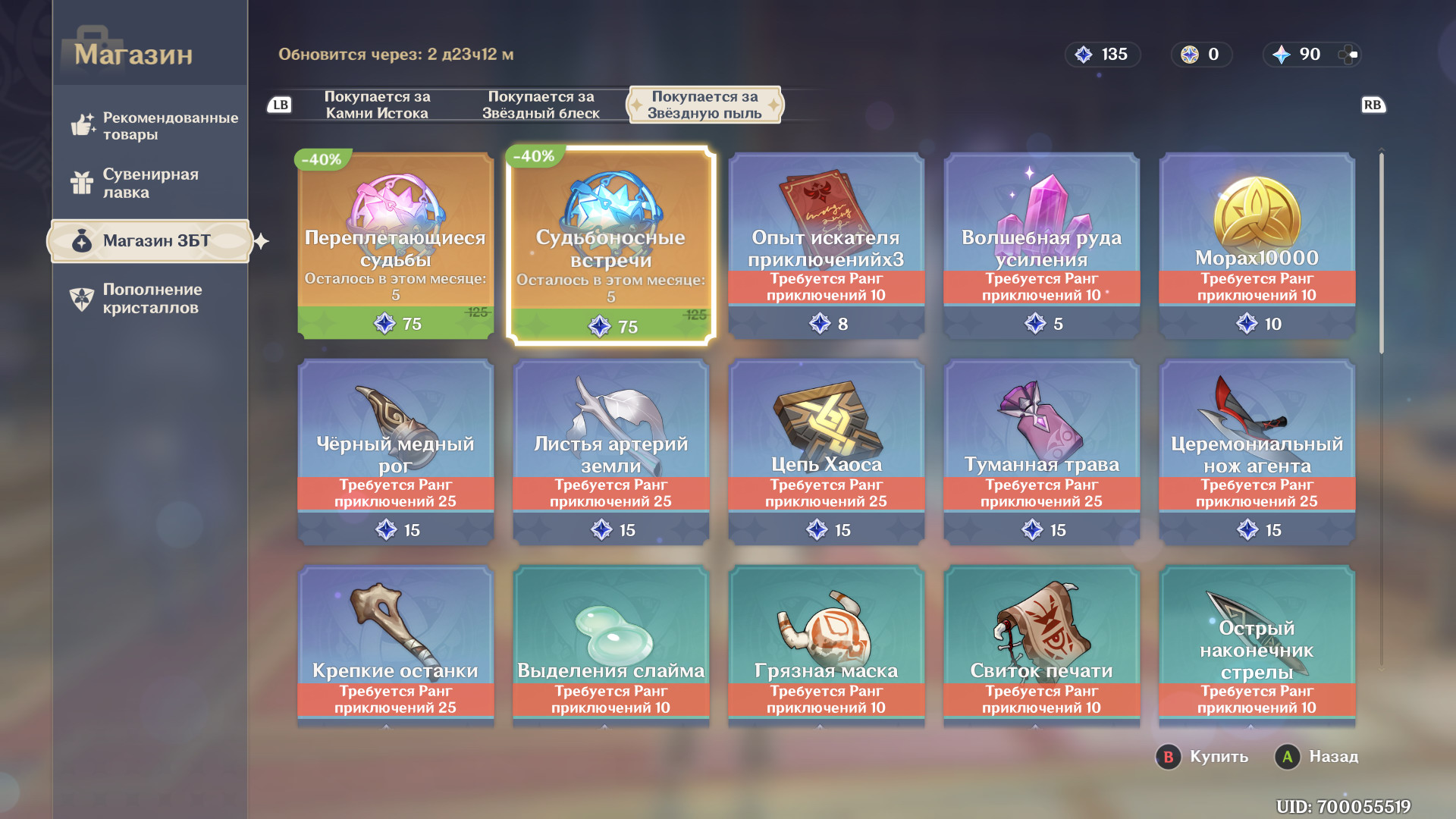Image resolution: width=1456 pixels, height=819 pixels.
Task: Select Покупается за Звёздную пыль tab
Action: click(x=704, y=105)
